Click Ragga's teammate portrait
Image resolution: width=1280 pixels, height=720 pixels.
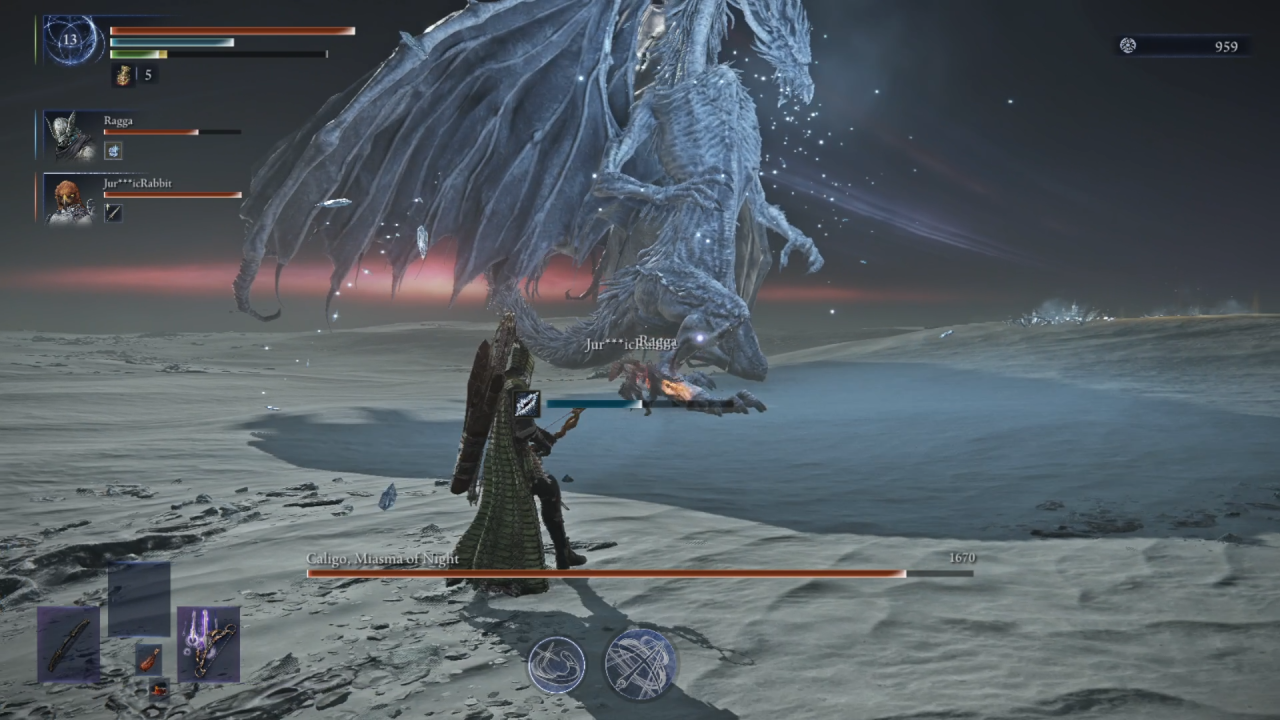[72, 136]
